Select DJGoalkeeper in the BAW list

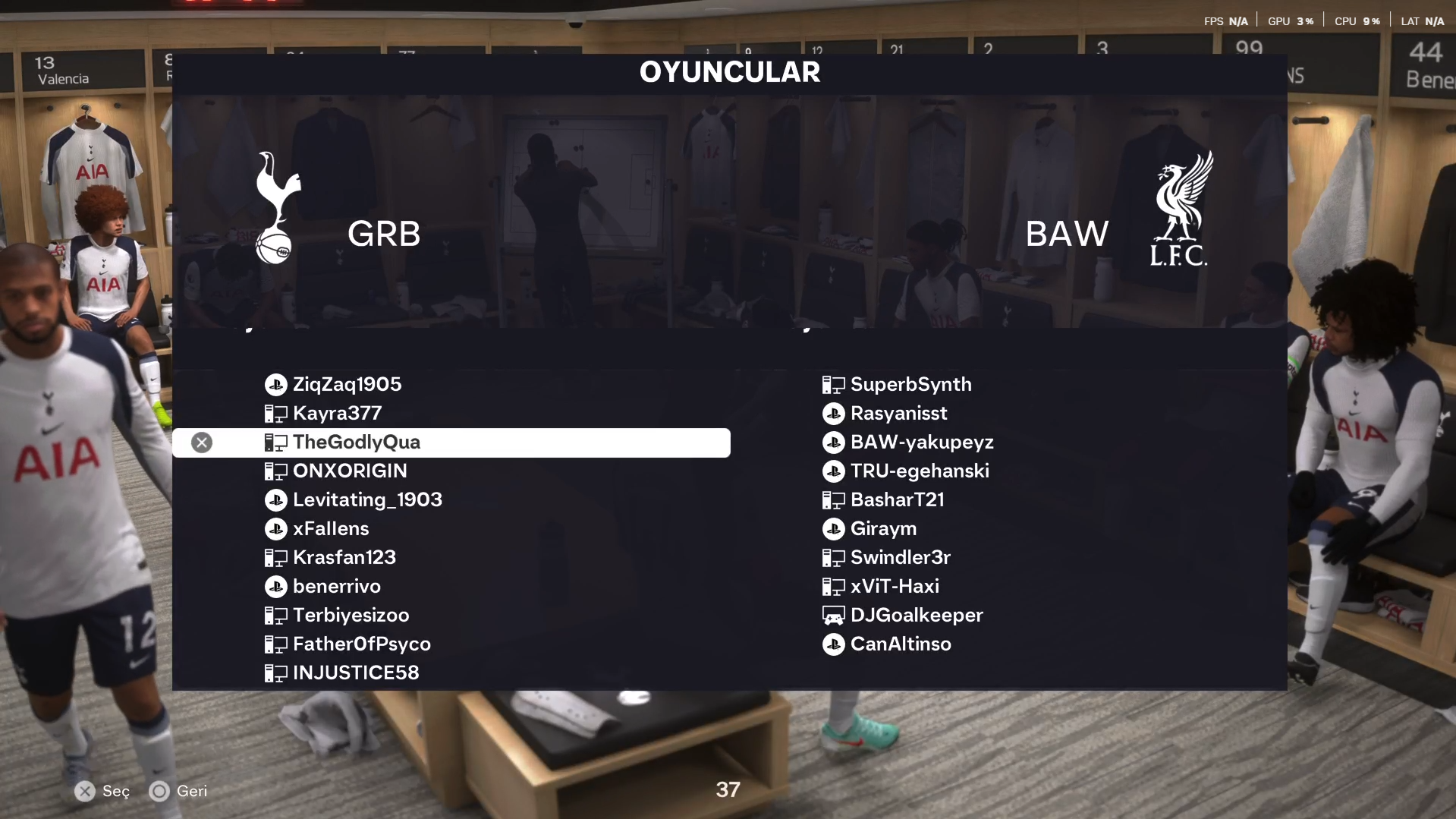[x=917, y=616]
